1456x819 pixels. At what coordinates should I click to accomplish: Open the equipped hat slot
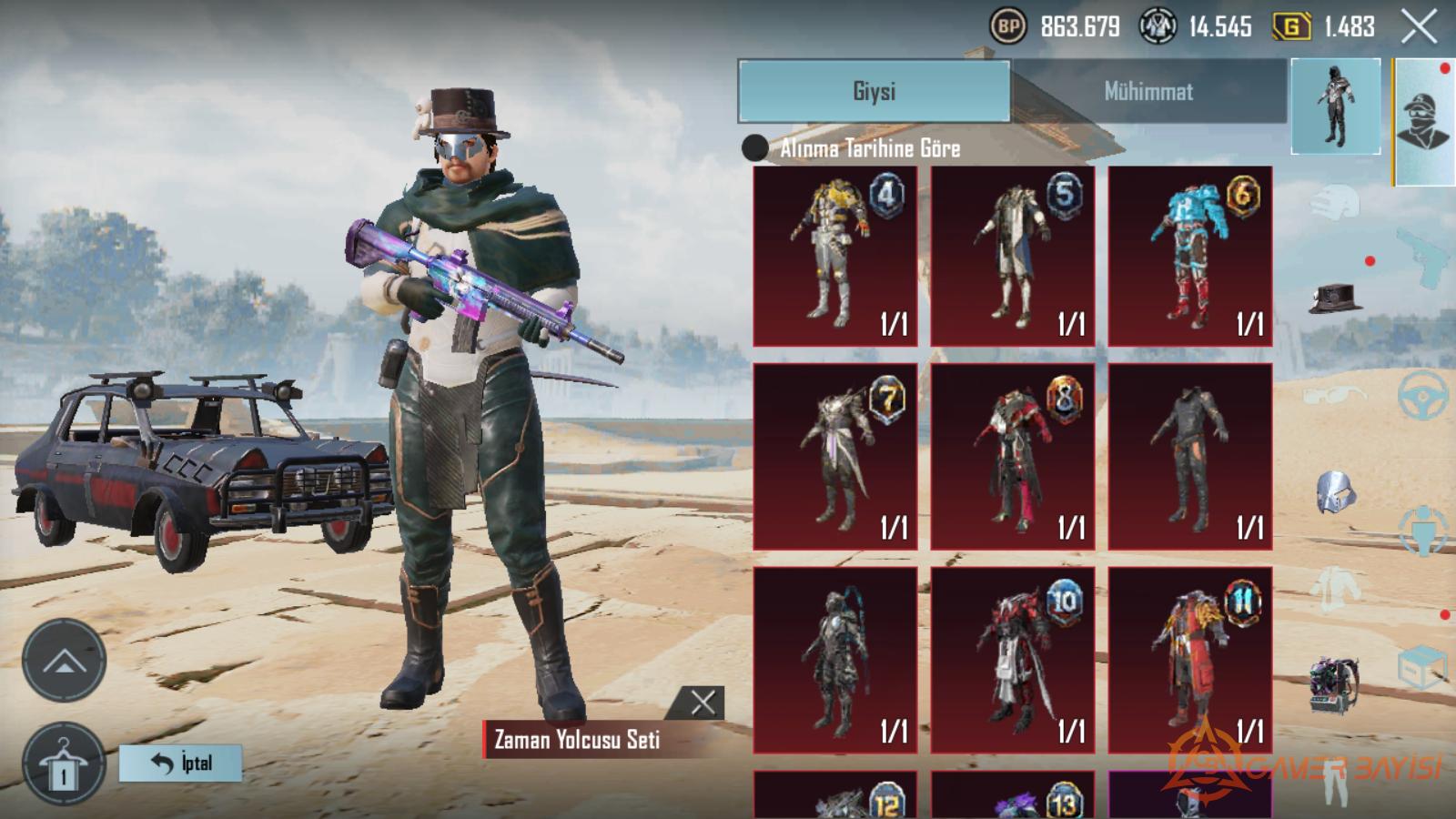click(1335, 298)
